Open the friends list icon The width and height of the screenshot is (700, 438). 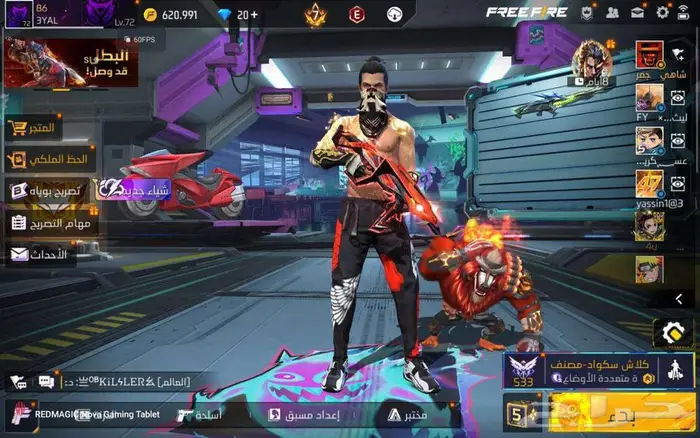click(611, 13)
